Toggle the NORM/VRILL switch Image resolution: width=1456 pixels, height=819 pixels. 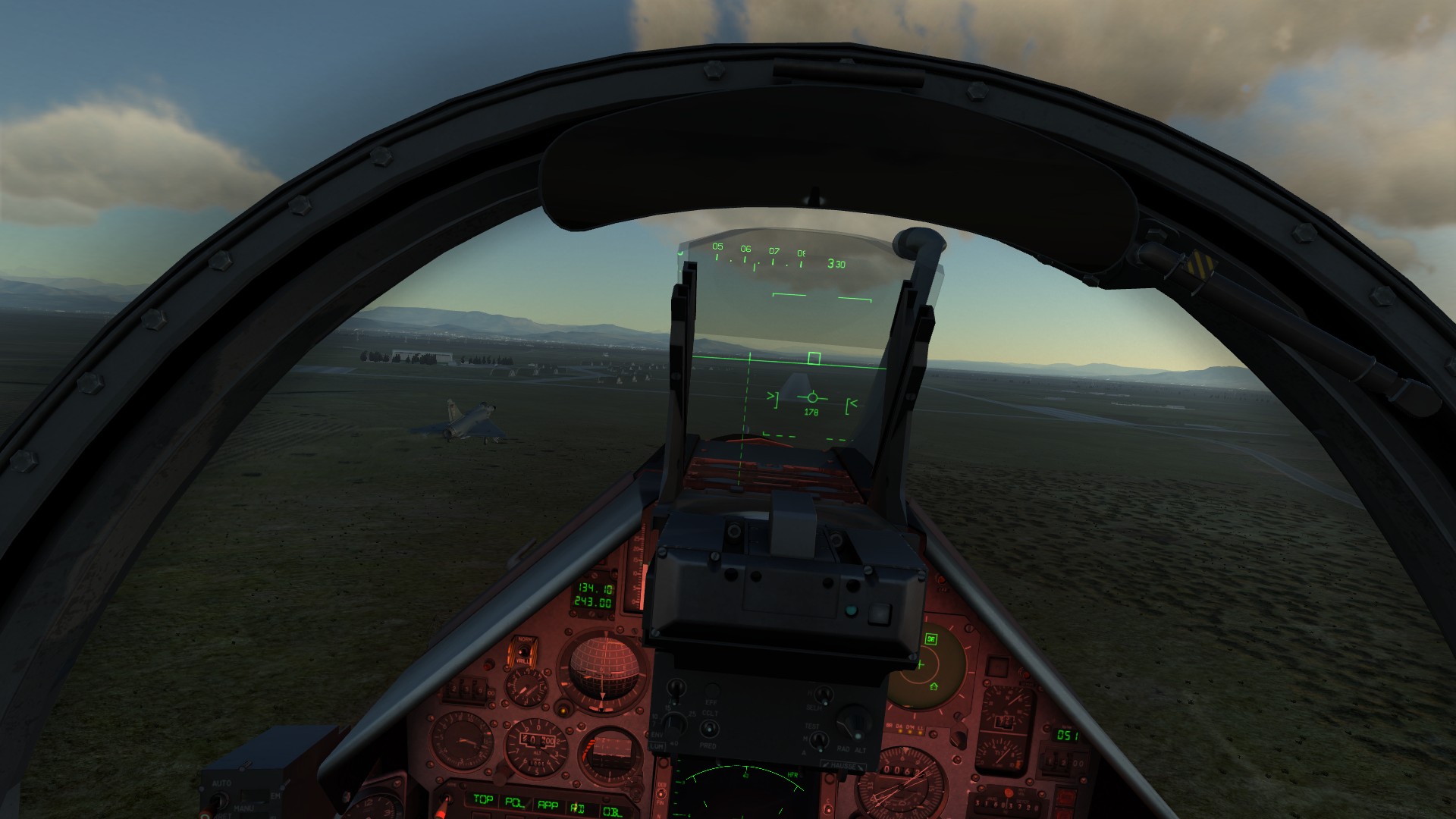point(524,650)
